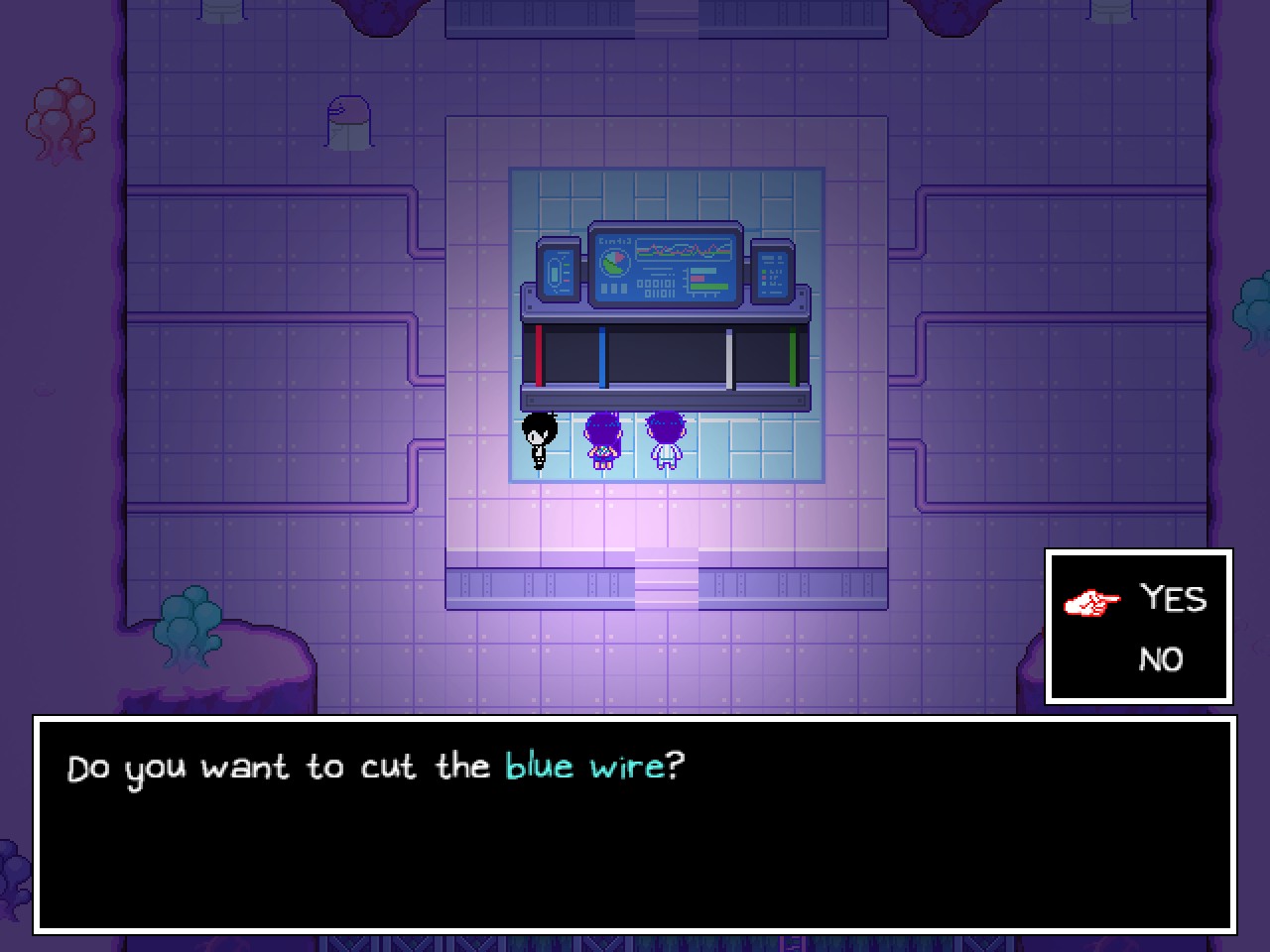The height and width of the screenshot is (952, 1270).
Task: Click the doorway opening at the room's bottom
Action: point(667,580)
